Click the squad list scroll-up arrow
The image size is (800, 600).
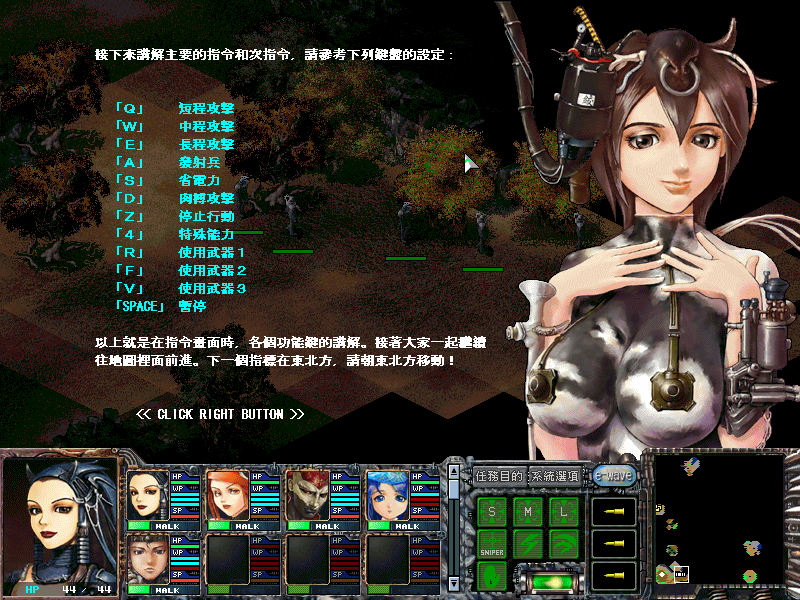(x=453, y=474)
